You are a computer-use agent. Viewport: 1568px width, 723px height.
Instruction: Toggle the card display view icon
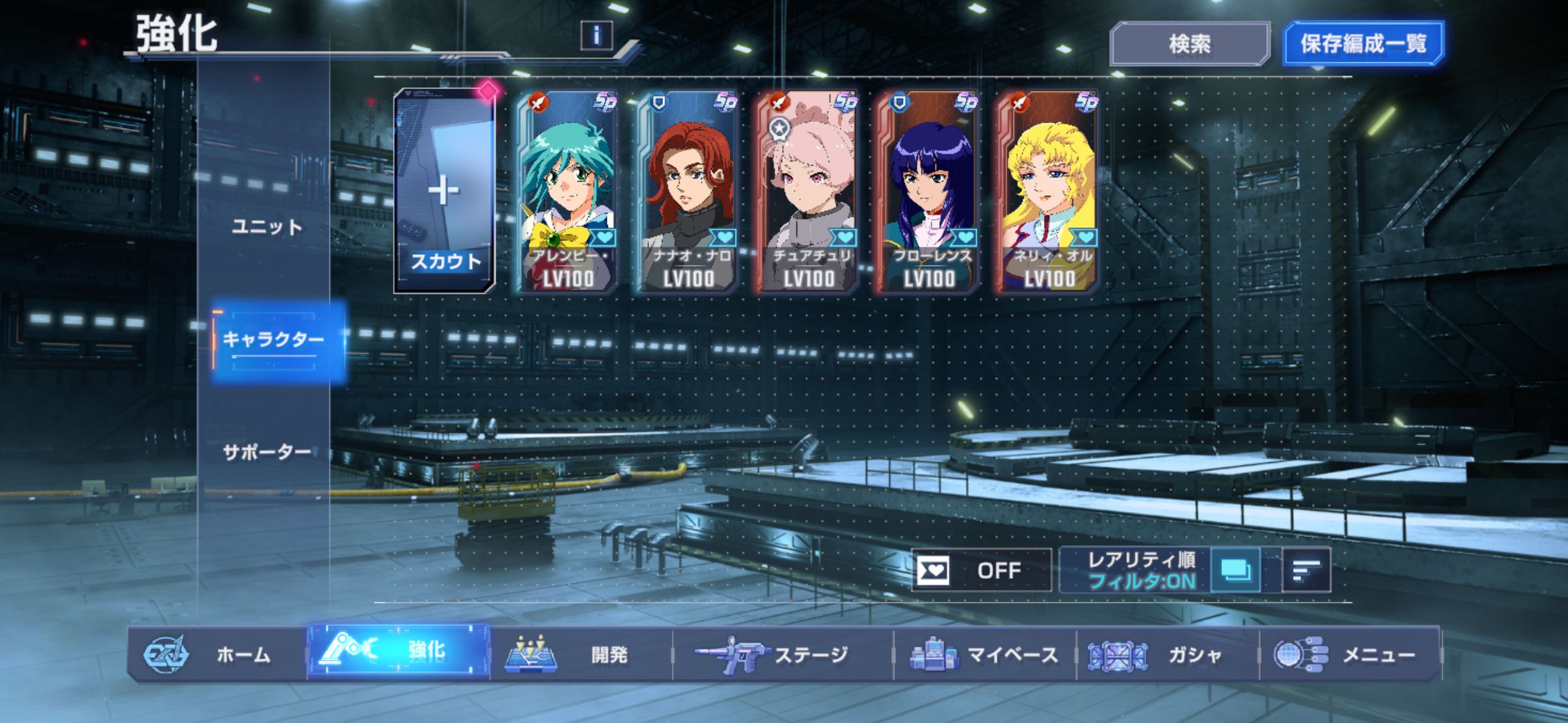tap(1236, 570)
